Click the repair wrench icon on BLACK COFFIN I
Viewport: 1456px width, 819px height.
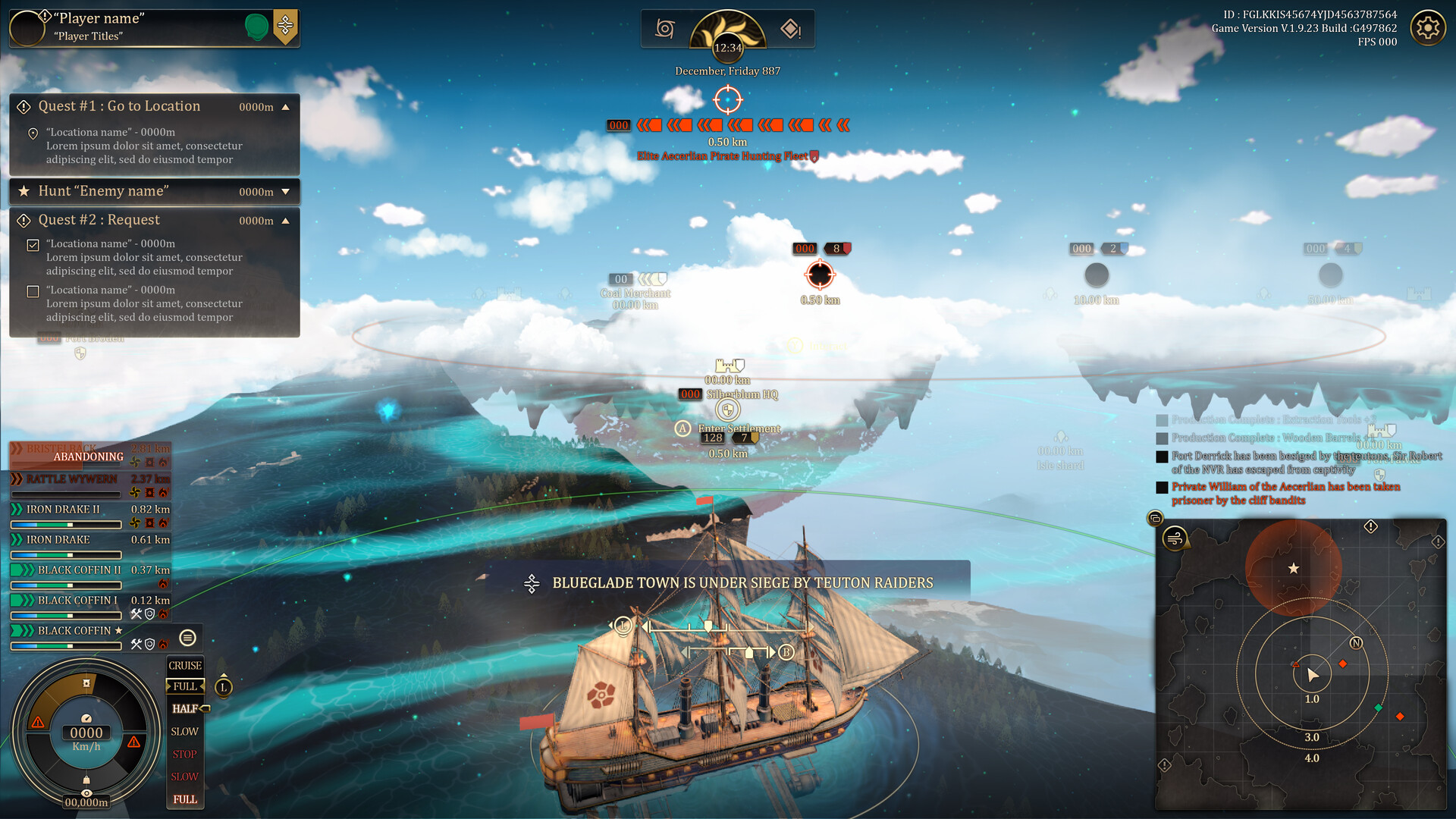tap(136, 614)
